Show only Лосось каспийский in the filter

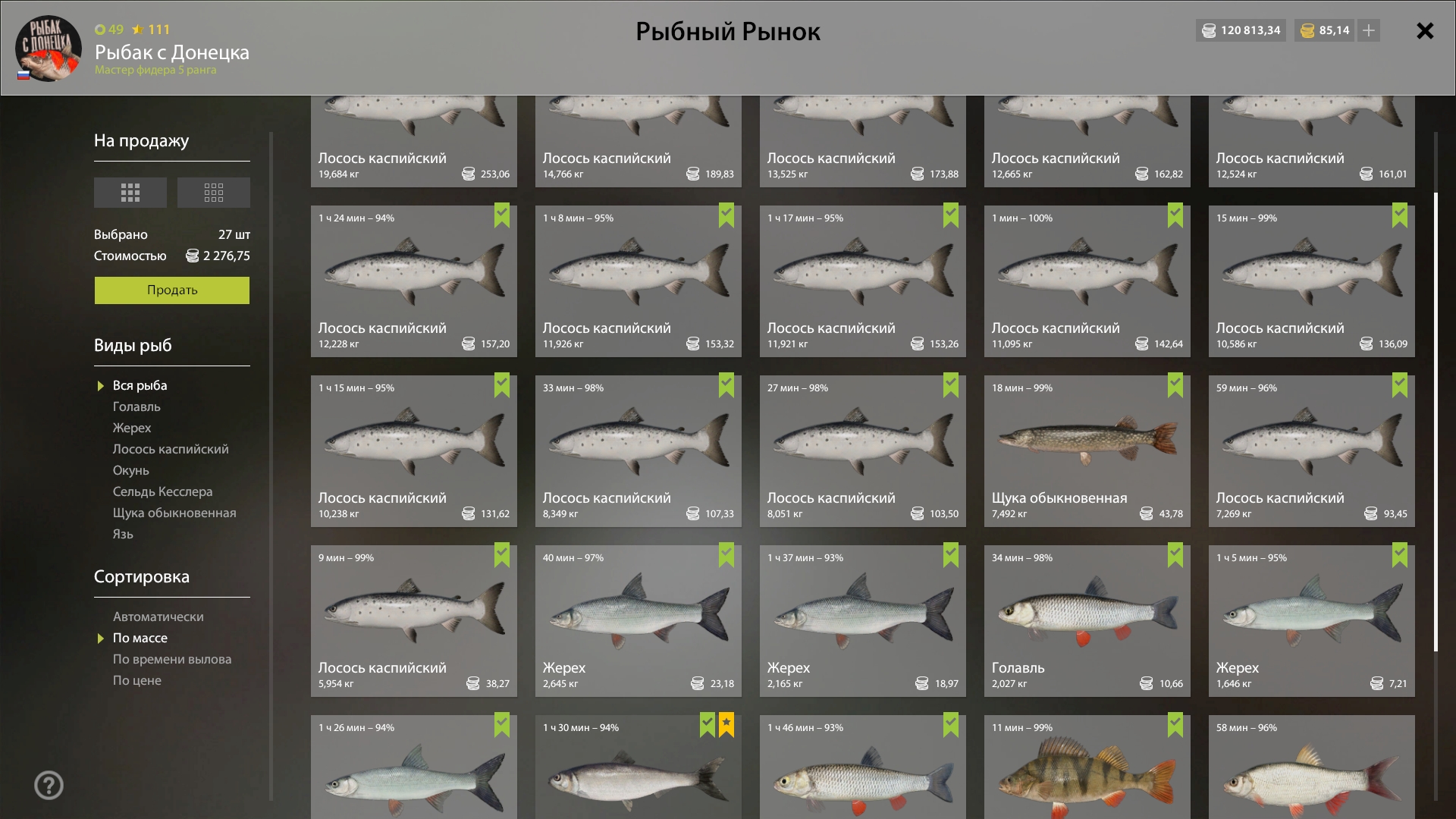coord(171,450)
